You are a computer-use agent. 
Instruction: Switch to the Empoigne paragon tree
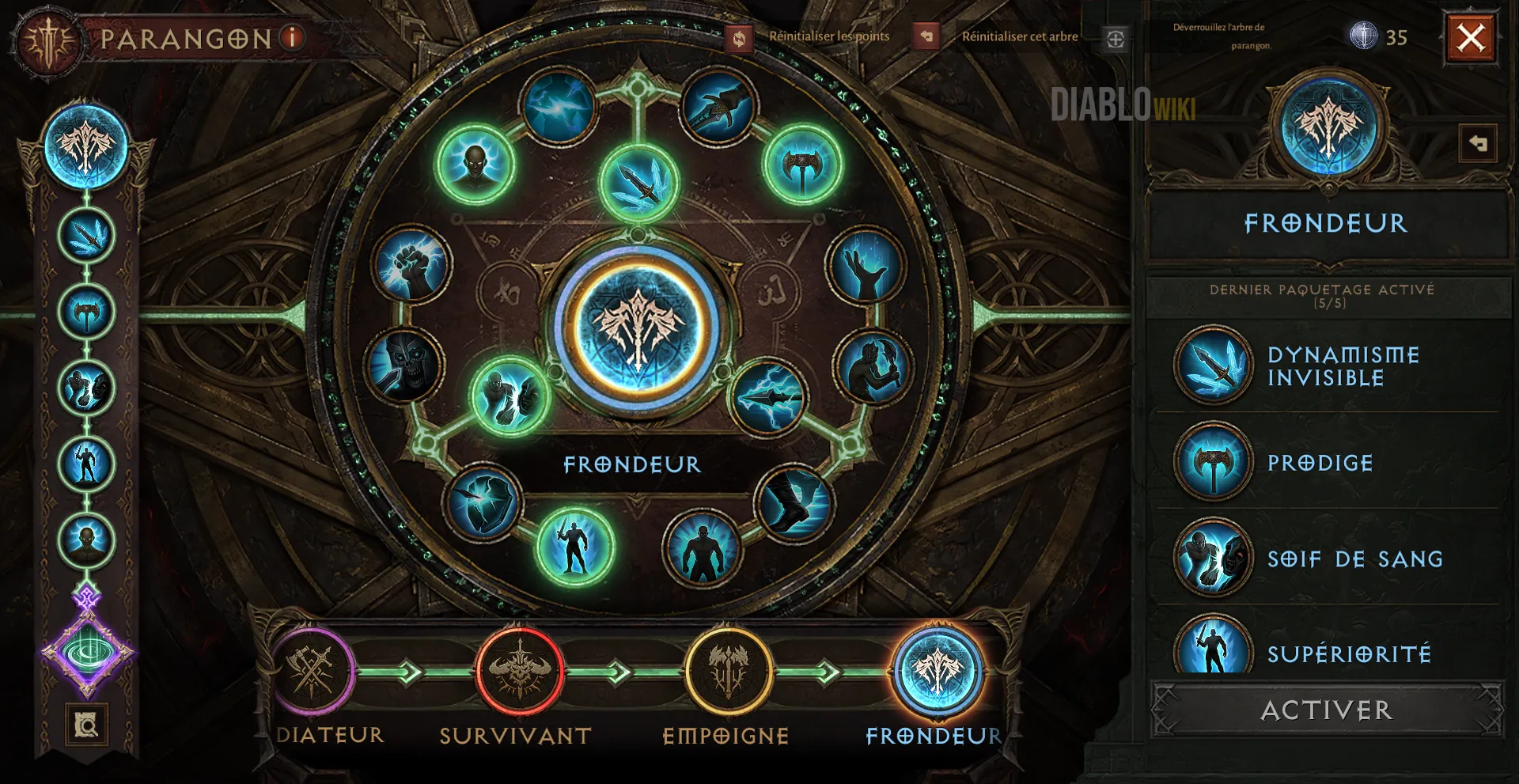tap(728, 672)
